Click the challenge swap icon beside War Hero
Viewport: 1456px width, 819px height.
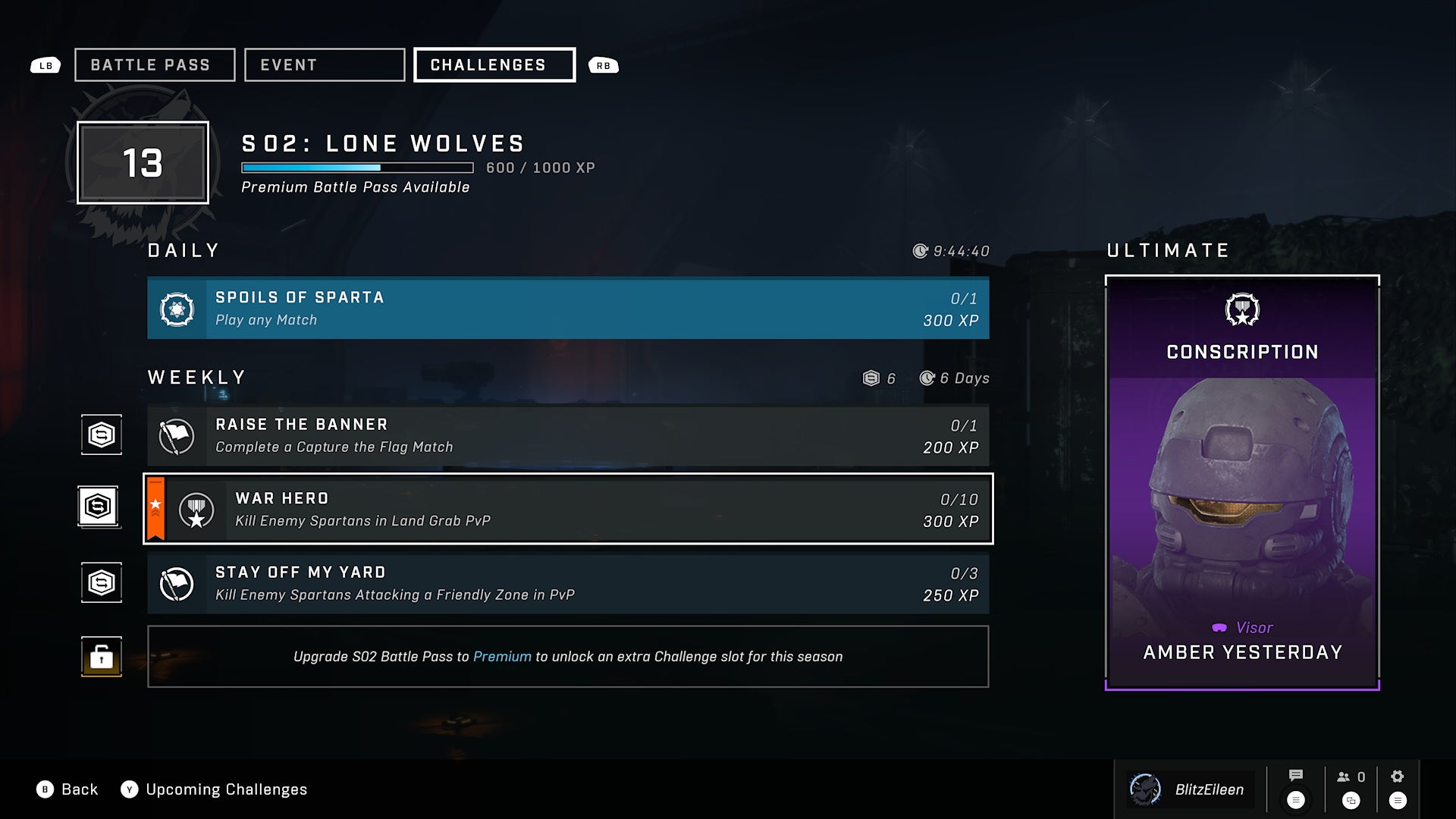click(x=99, y=505)
